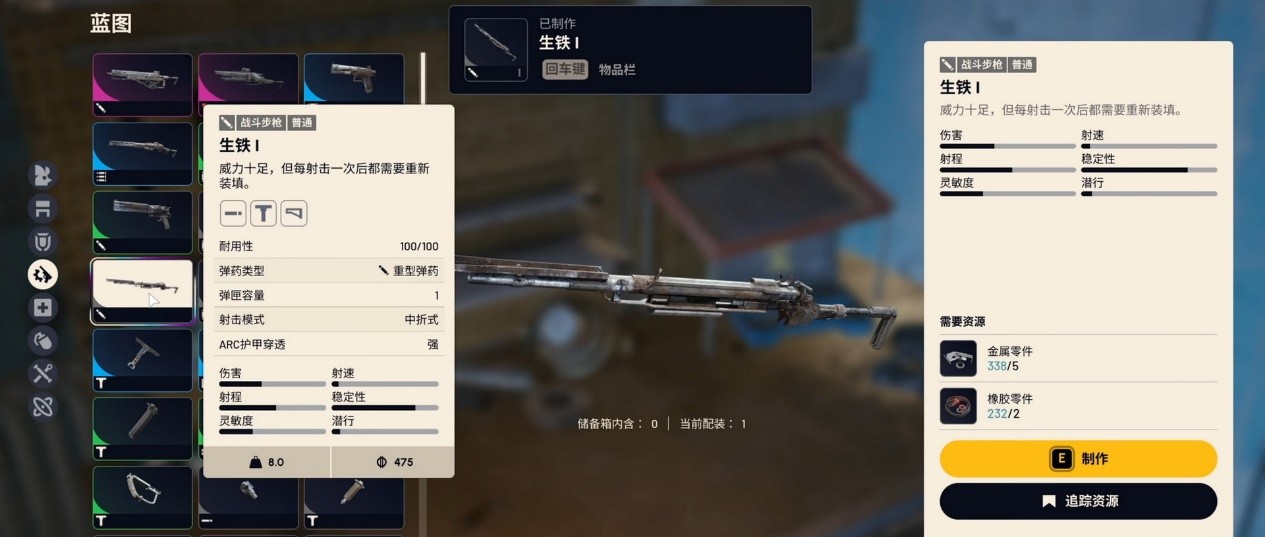
Task: Select the blue long rifle blueprint
Action: 142,153
